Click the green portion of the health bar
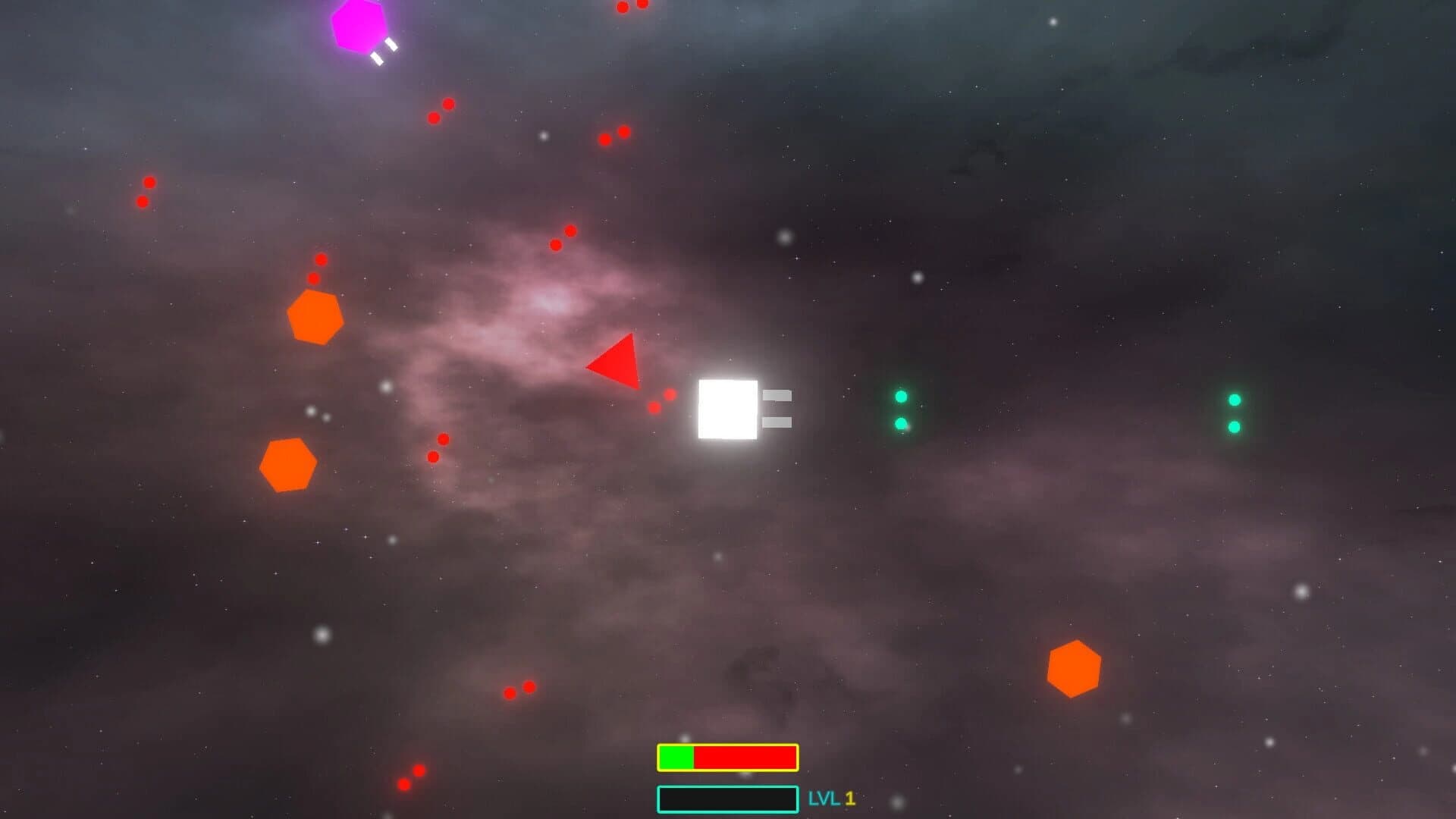Screen dimensions: 1456x819 675,758
